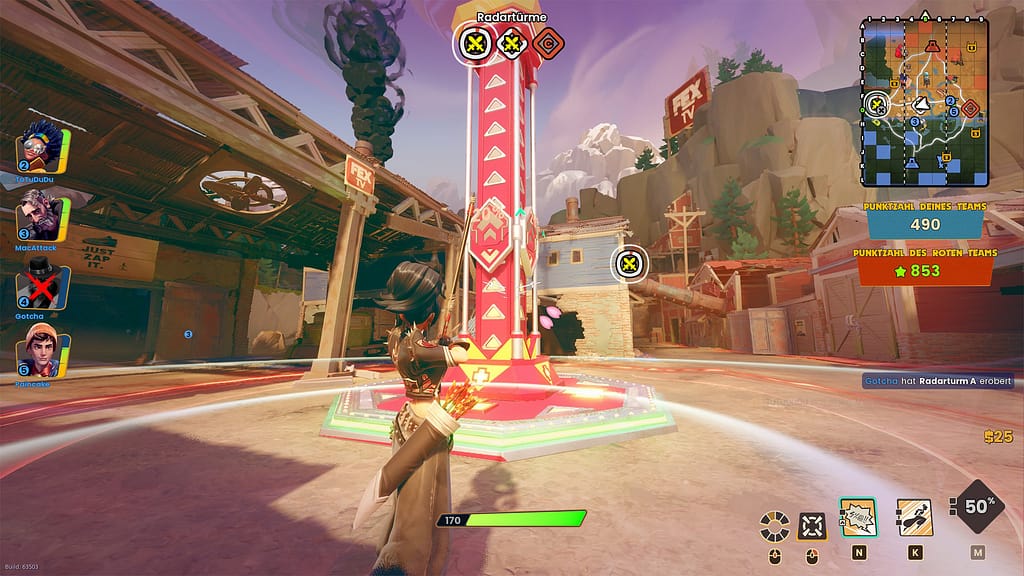Viewport: 1024px width, 576px height.
Task: Click the floating objective marker beside the tower
Action: point(629,264)
